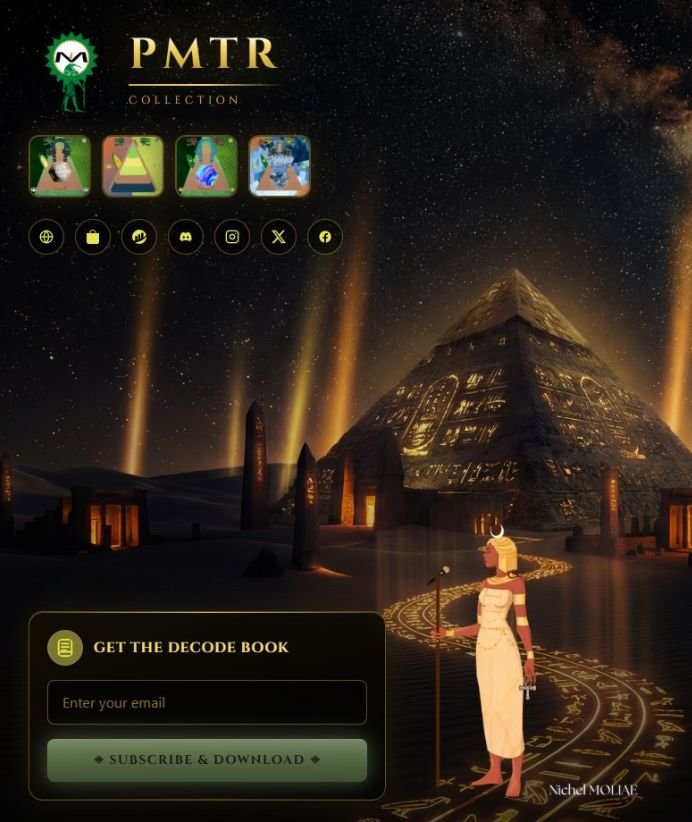Choose the icy blue crystal thumbnail
The image size is (692, 822).
click(279, 165)
